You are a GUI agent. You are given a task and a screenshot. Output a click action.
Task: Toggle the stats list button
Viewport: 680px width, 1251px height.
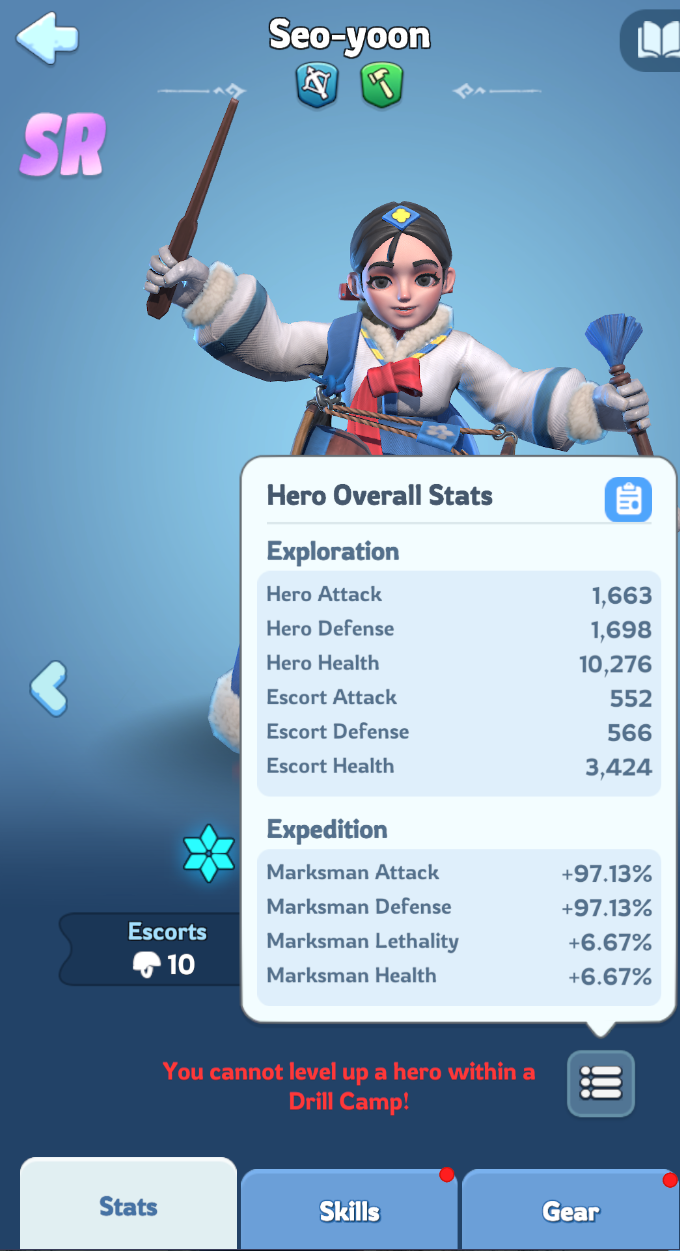coord(600,1083)
